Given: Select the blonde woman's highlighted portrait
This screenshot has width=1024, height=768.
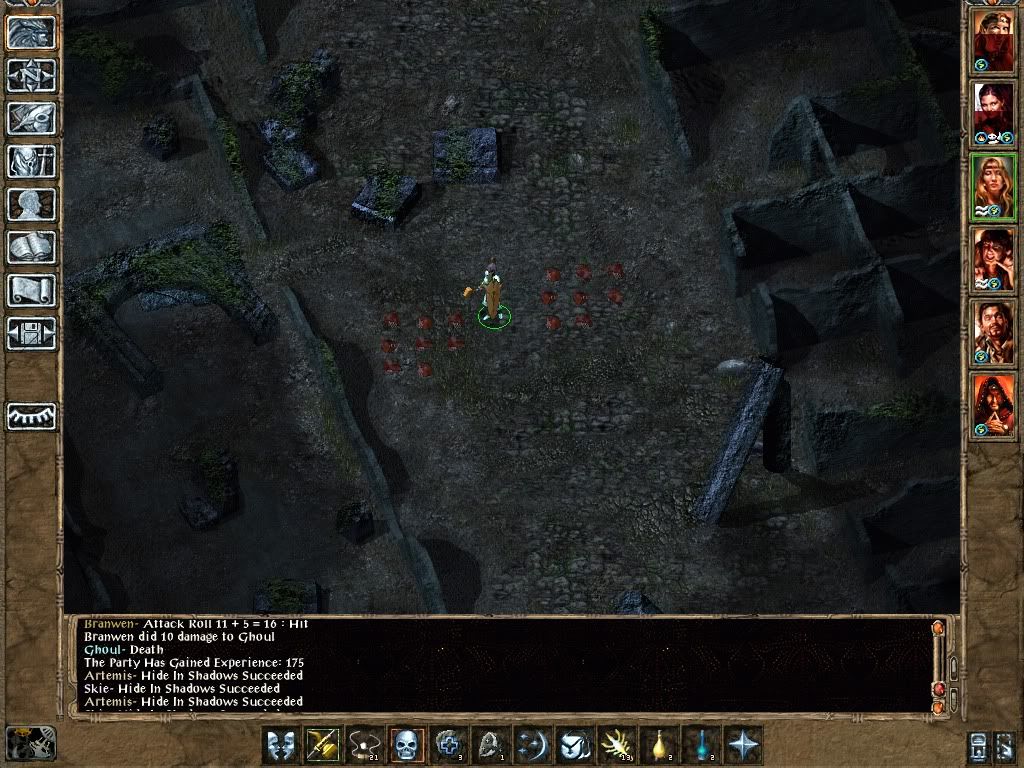Looking at the screenshot, I should [993, 187].
